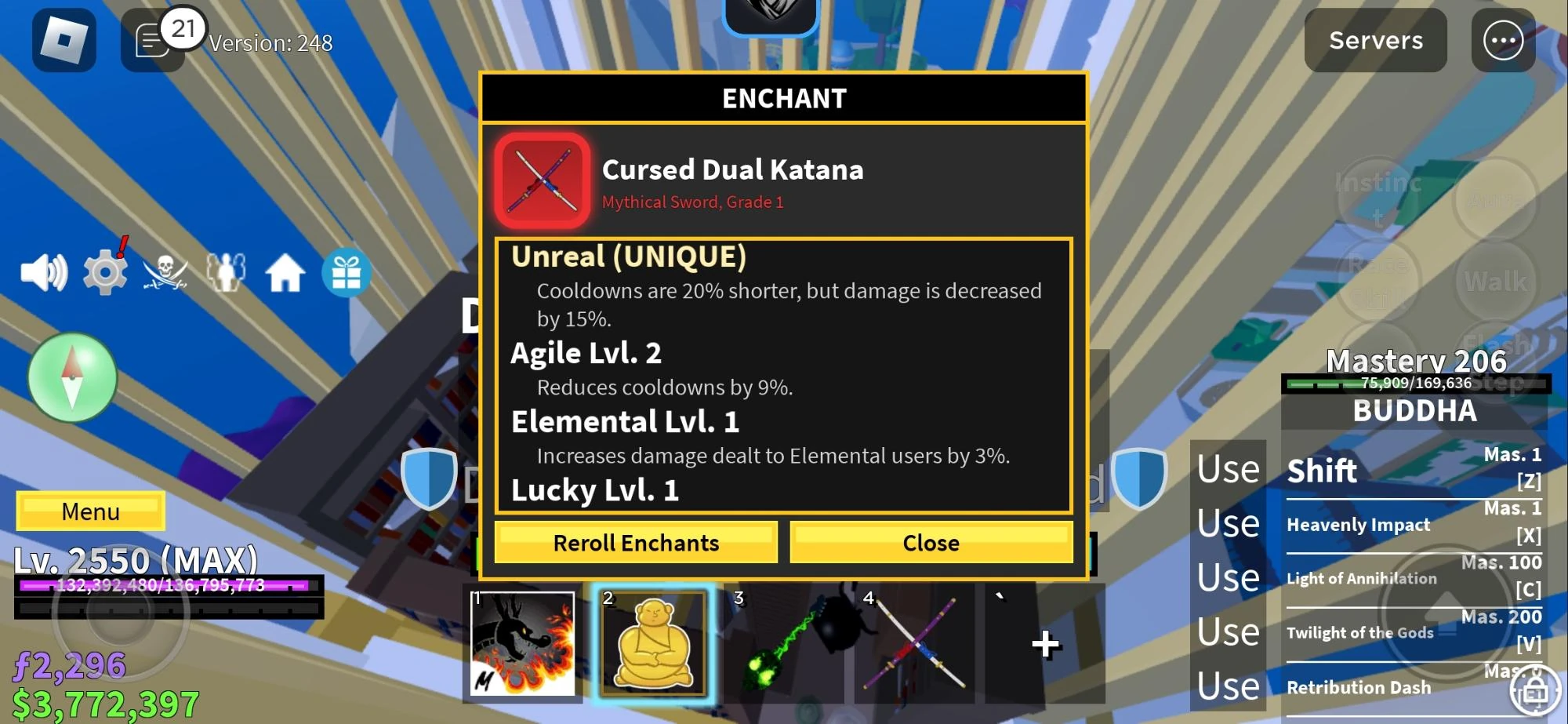The width and height of the screenshot is (1568, 724).
Task: Open the three-dot options menu
Action: coord(1503,41)
